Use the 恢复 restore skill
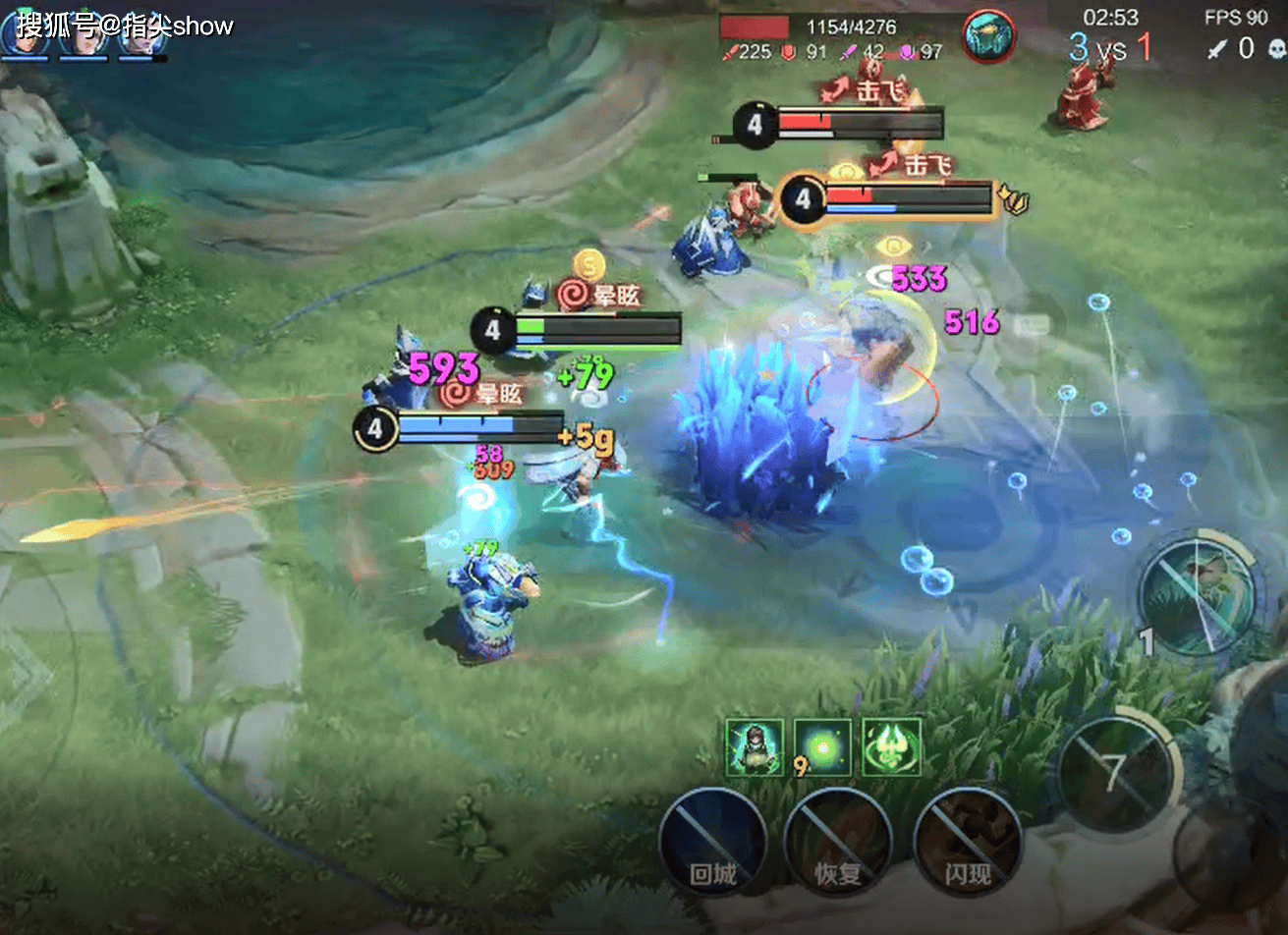This screenshot has height=935, width=1288. click(x=838, y=841)
